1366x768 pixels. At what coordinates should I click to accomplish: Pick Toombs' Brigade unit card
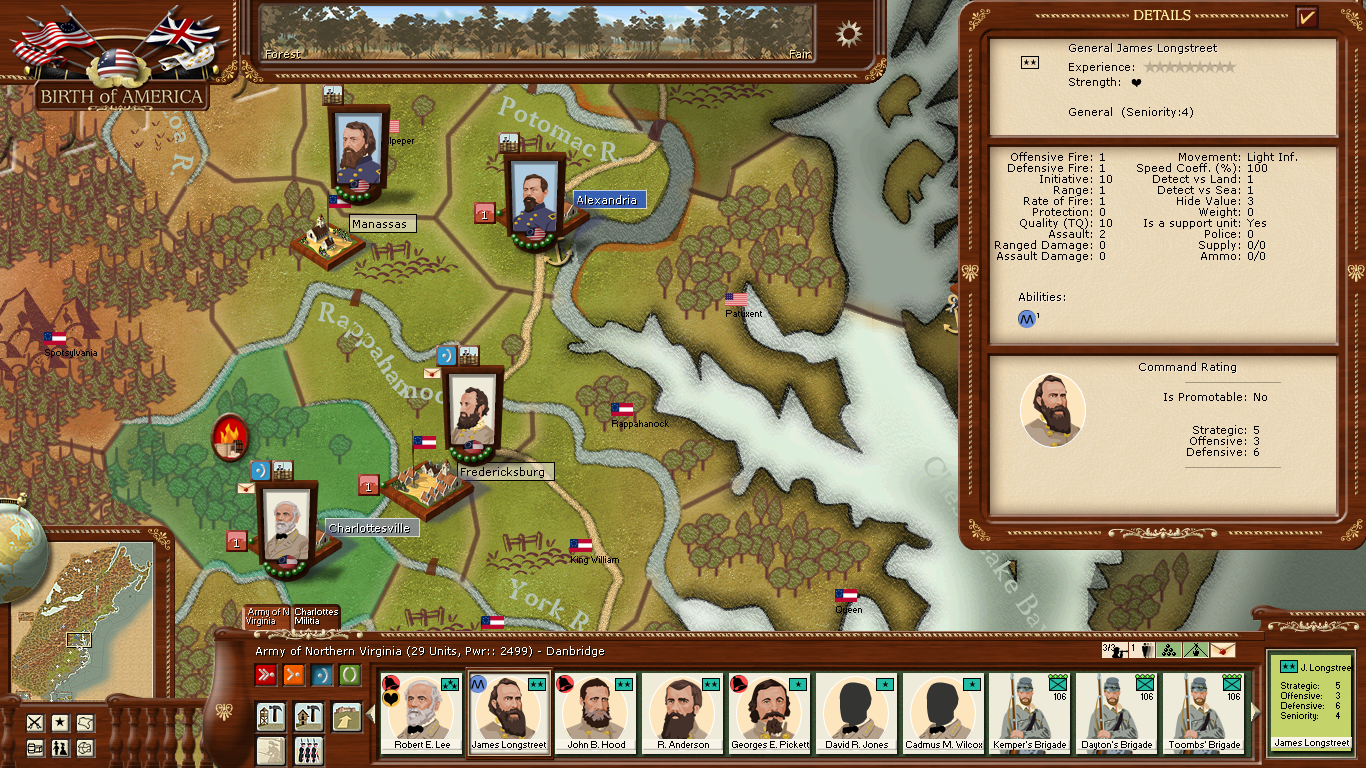click(1205, 713)
